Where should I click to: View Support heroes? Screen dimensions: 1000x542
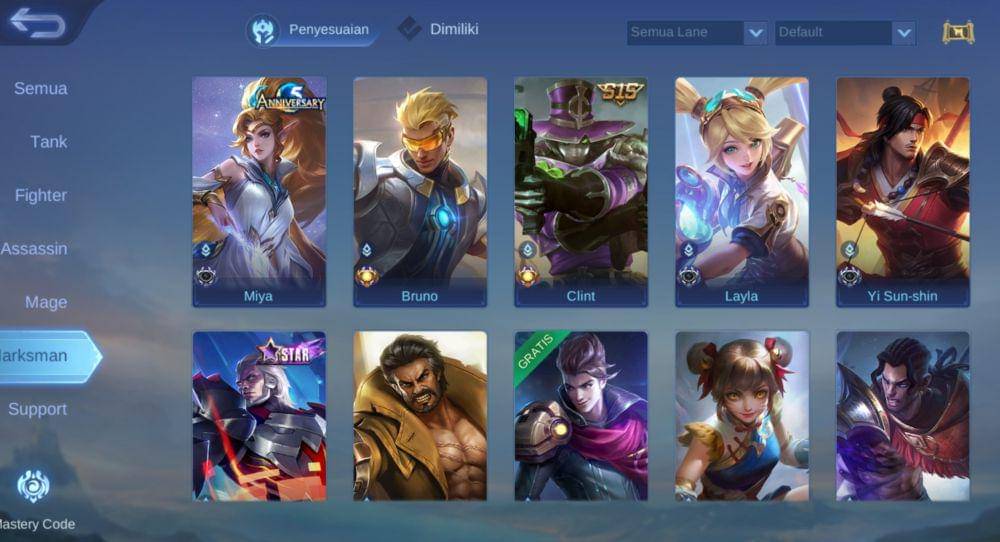[x=38, y=410]
